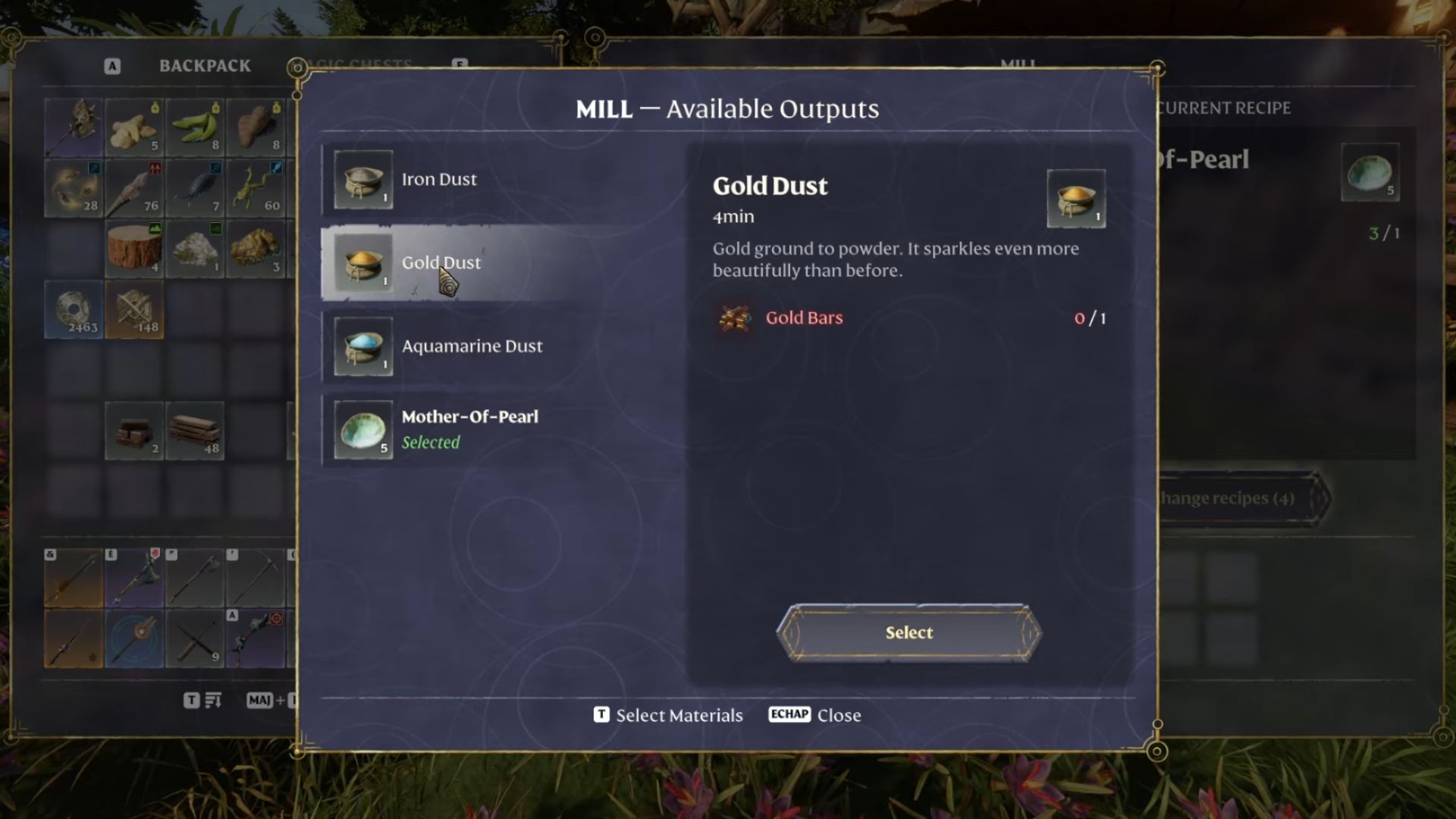Select the Mother-of-Pearl current recipe icon
This screenshot has width=1456, height=819.
1370,172
